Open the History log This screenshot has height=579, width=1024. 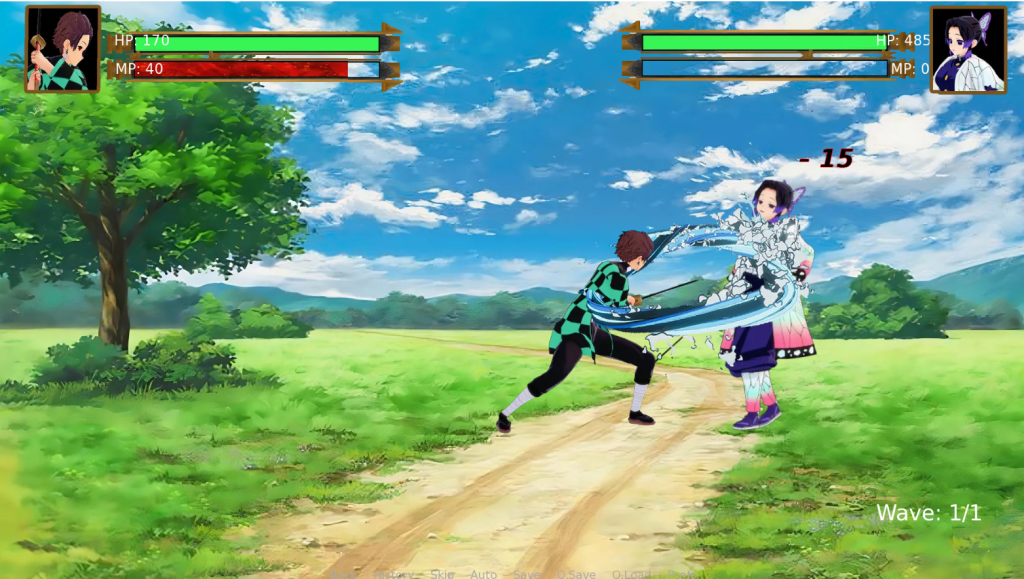(x=391, y=574)
